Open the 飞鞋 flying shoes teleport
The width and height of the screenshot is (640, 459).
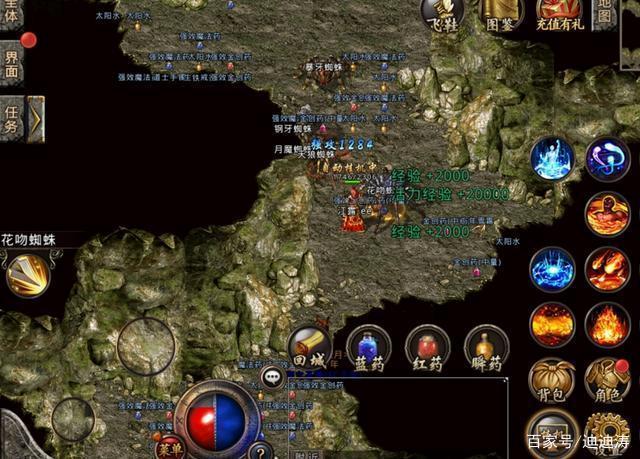442,13
